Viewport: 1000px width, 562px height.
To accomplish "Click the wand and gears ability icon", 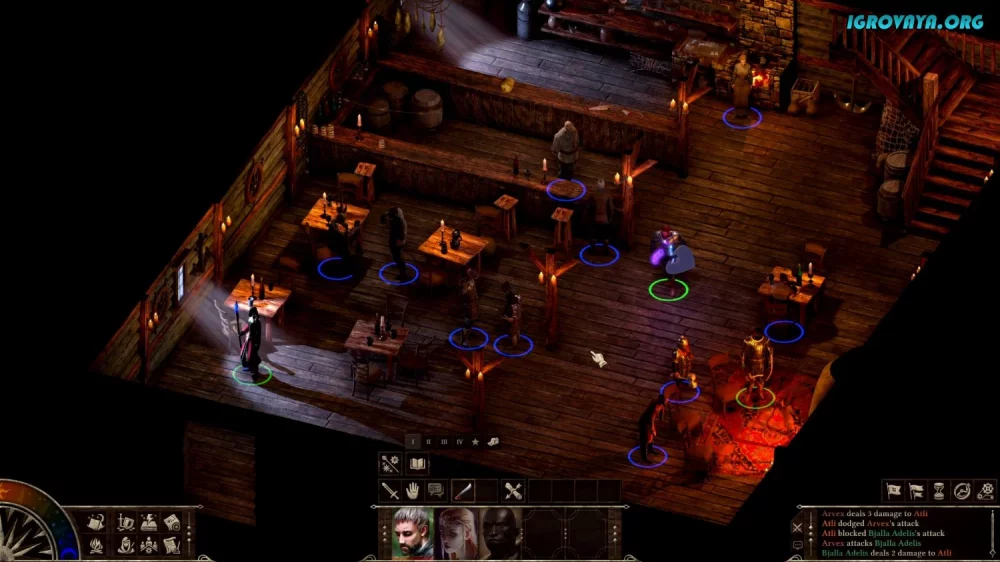I will (390, 464).
